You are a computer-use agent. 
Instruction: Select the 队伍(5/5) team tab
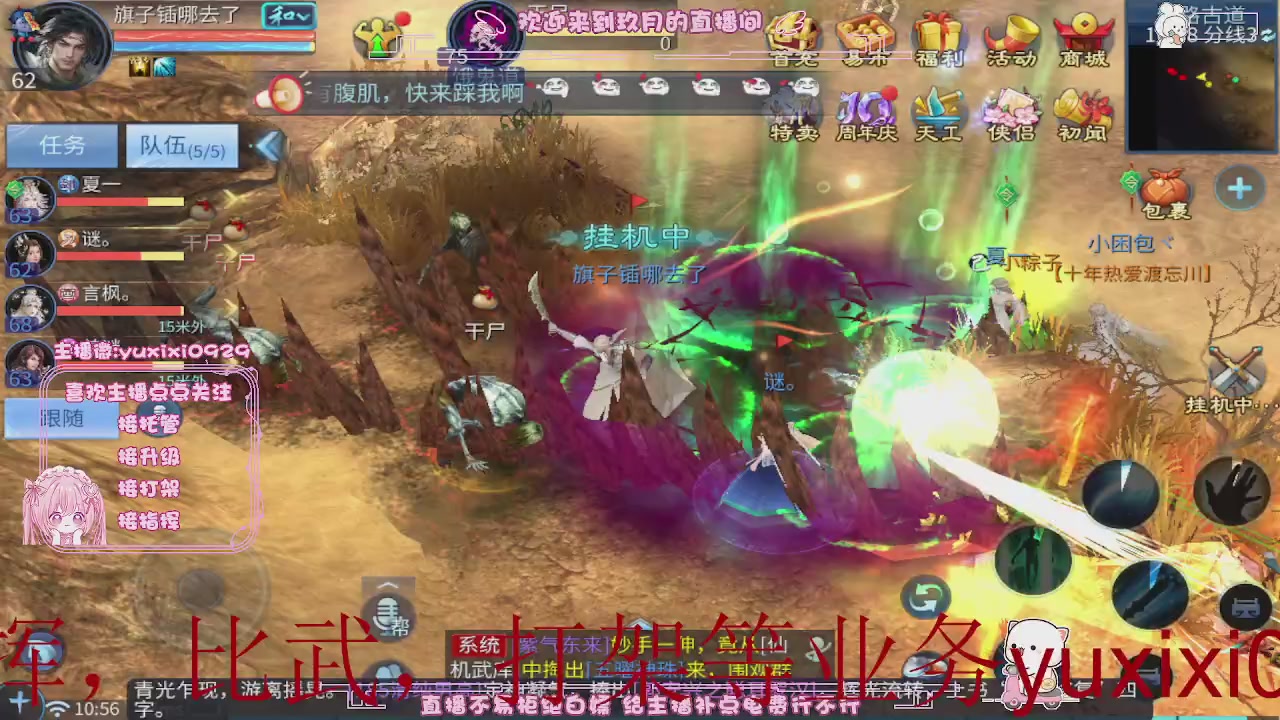pos(181,148)
